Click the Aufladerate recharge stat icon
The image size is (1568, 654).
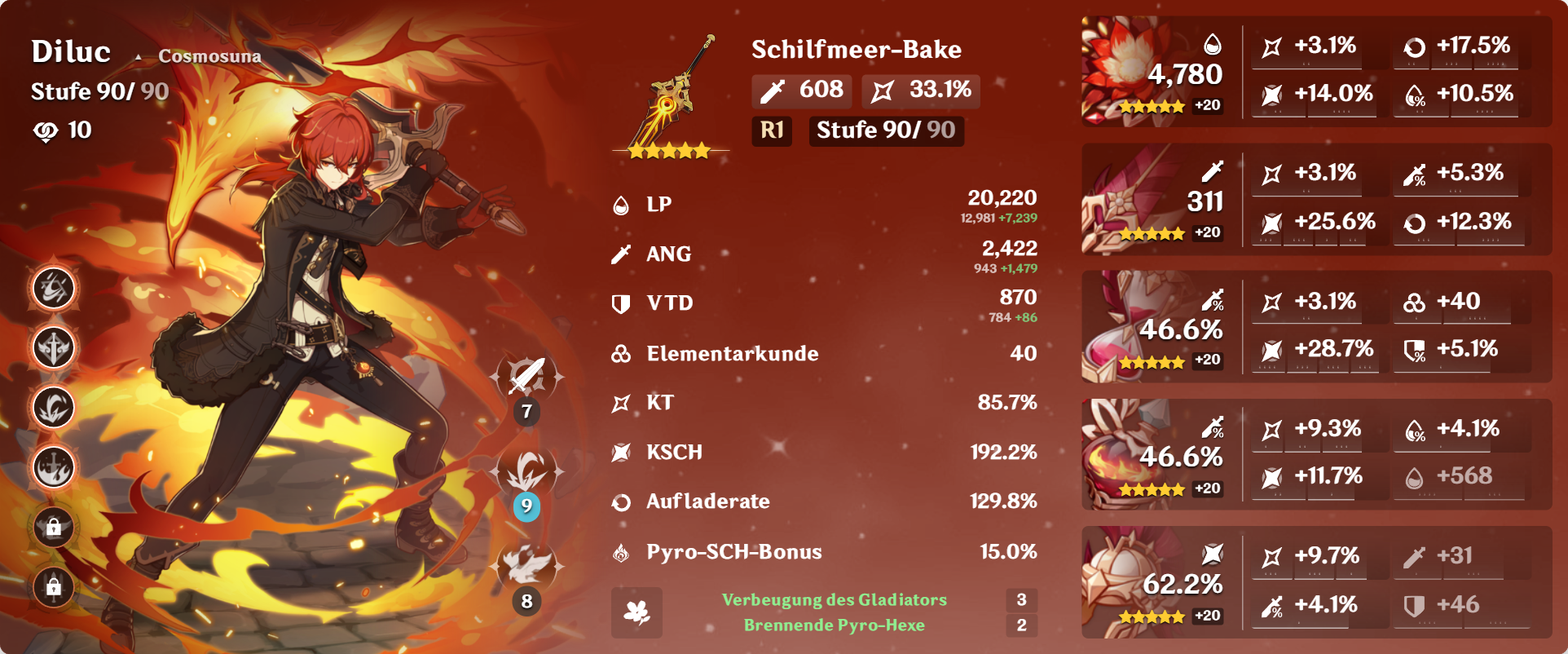click(622, 502)
